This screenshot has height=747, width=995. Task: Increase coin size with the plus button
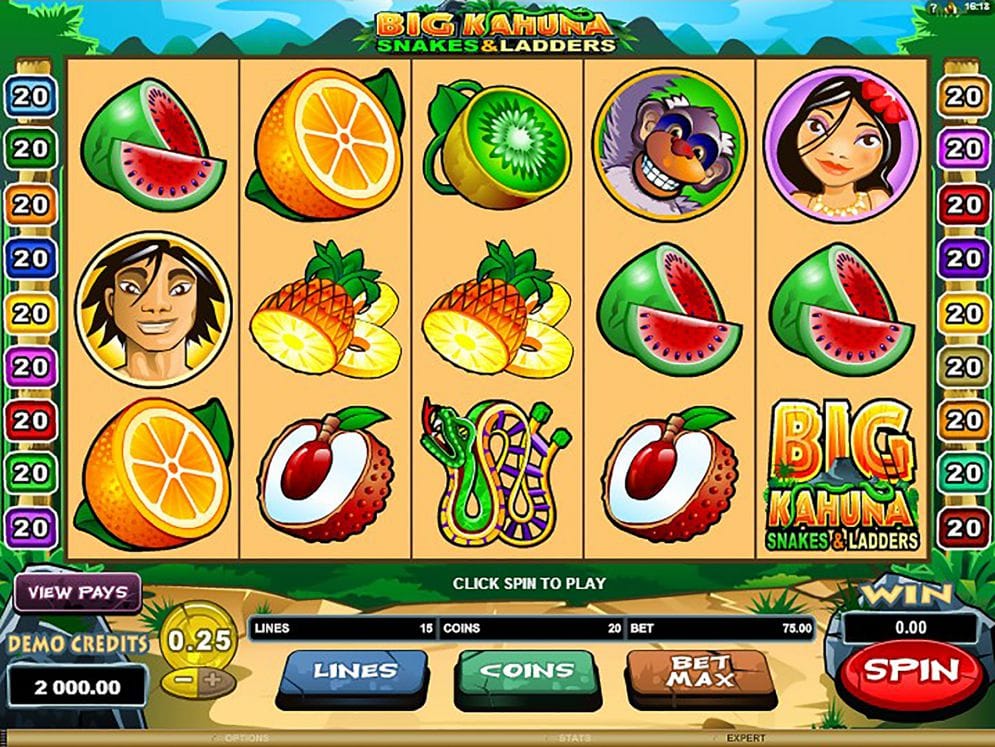[x=211, y=679]
